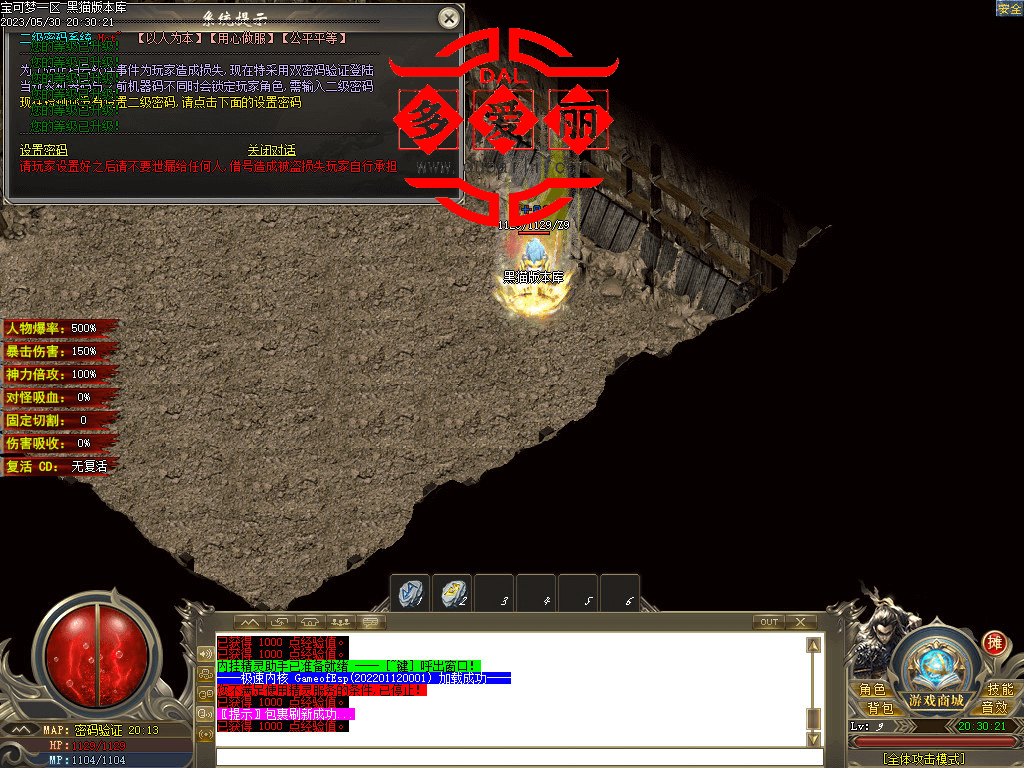Viewport: 1024px width, 768px height.
Task: Use the item in hotbar slot 2
Action: coord(454,592)
